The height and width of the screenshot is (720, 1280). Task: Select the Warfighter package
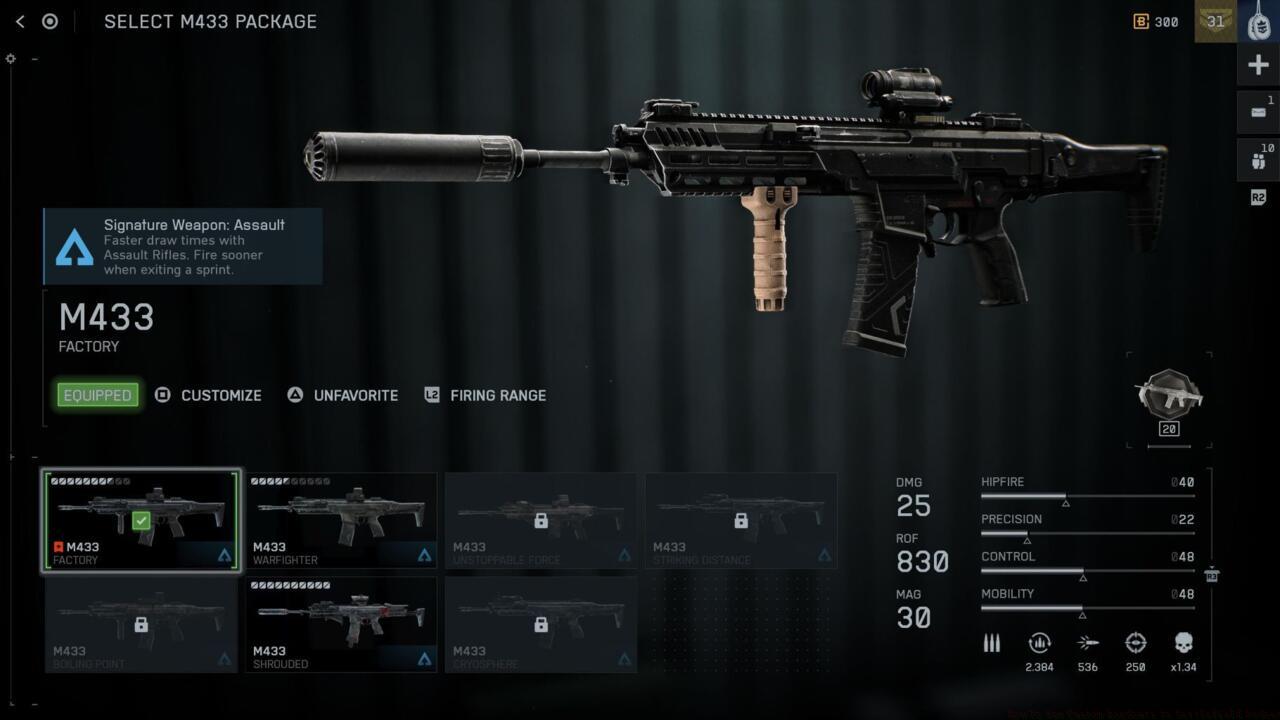click(x=341, y=520)
